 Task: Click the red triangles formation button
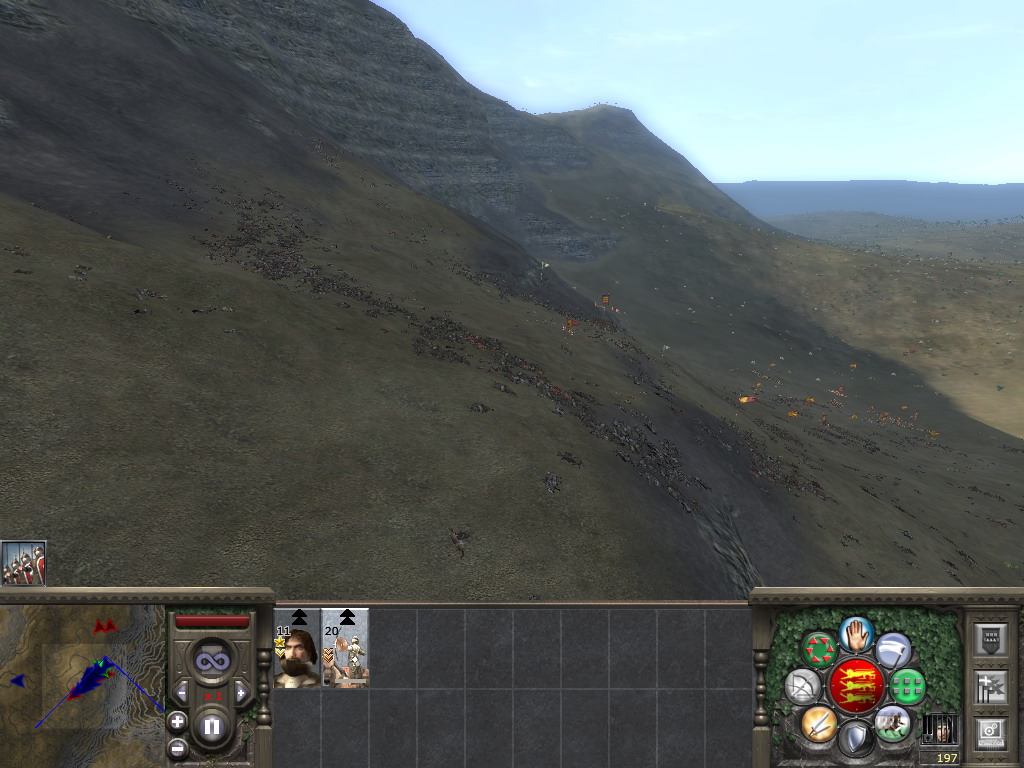click(819, 650)
